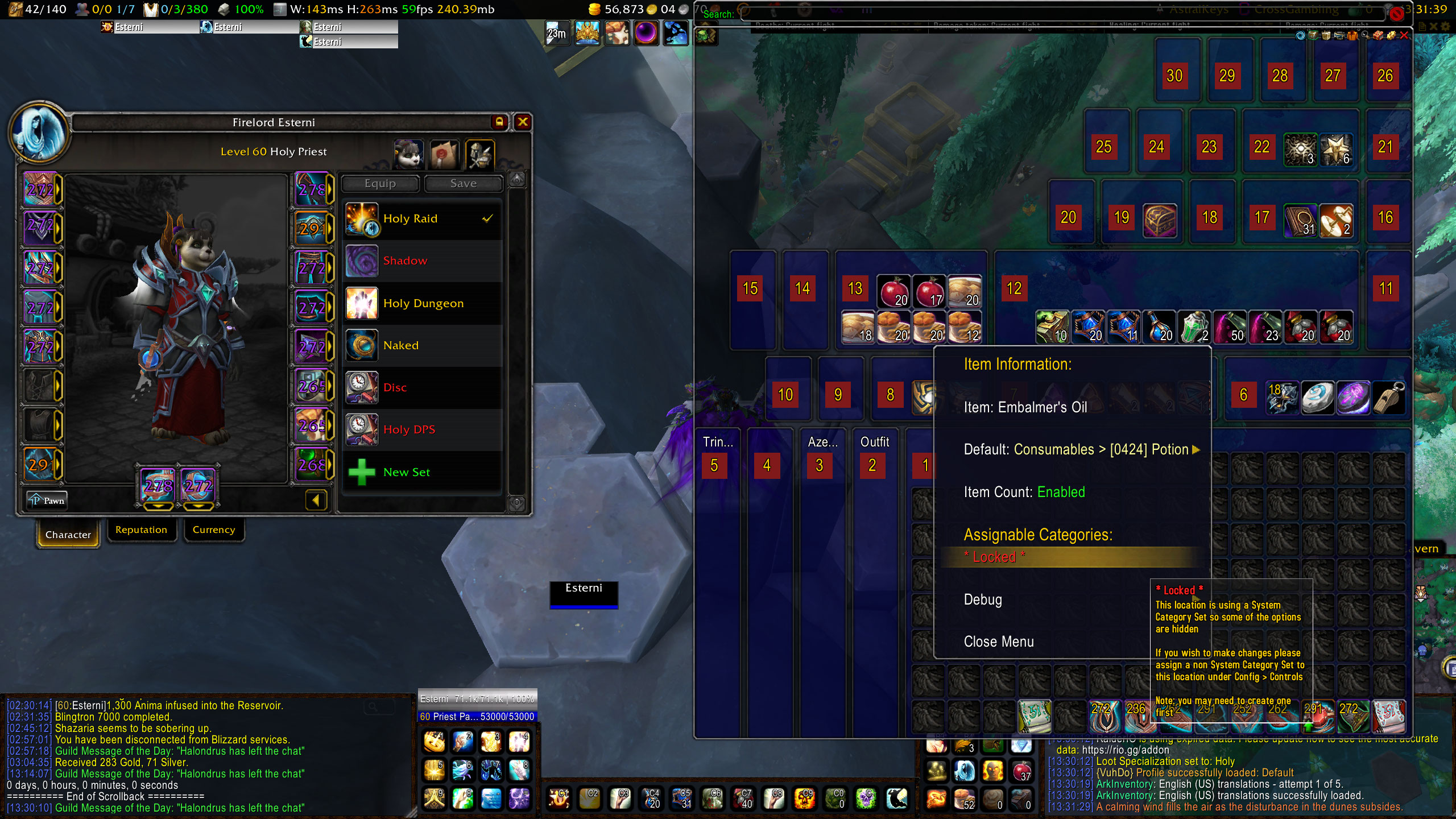The width and height of the screenshot is (1456, 819).
Task: Open the equipment manager helmet icon
Action: (x=481, y=154)
